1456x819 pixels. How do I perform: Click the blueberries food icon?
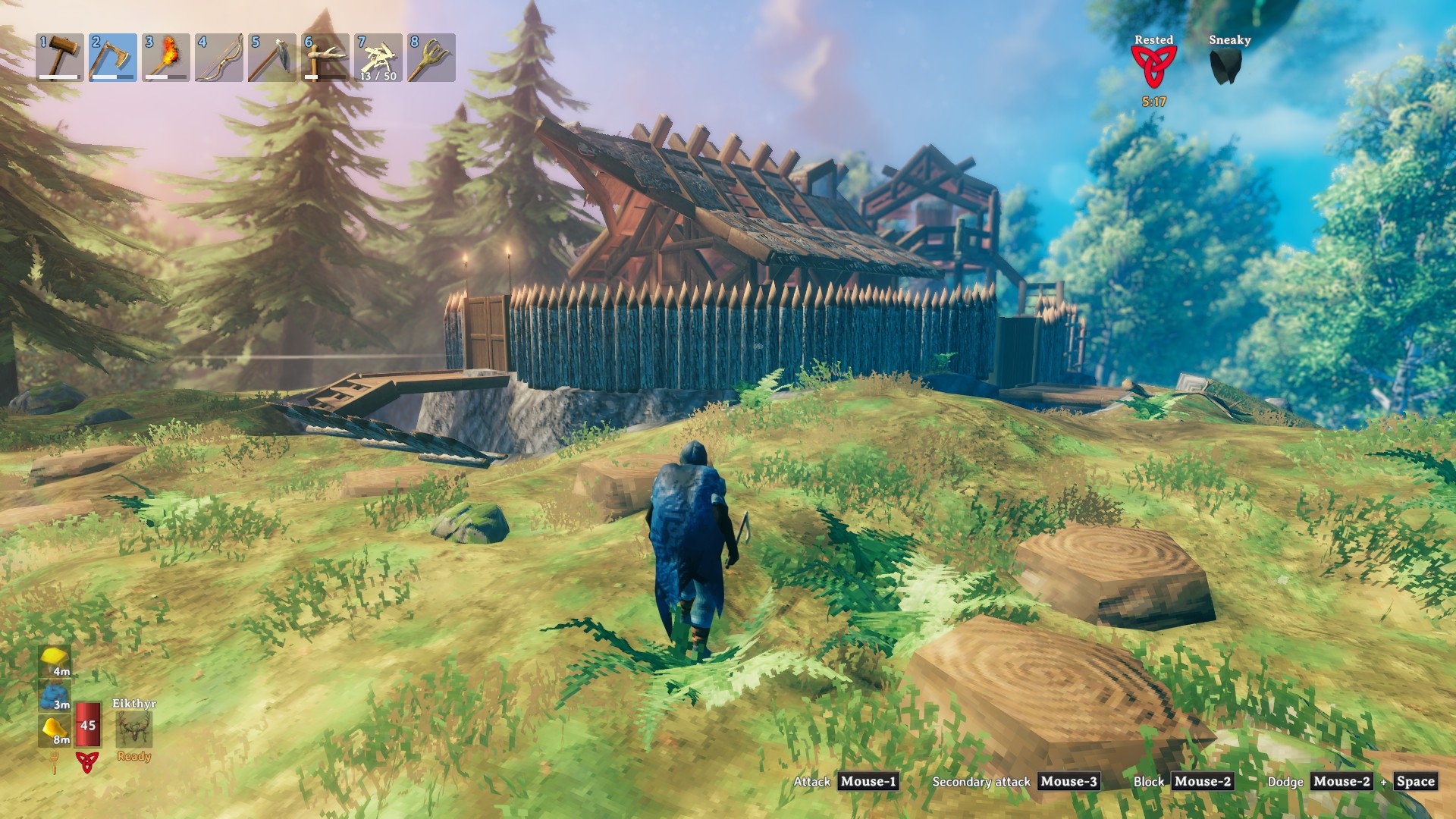pyautogui.click(x=55, y=696)
